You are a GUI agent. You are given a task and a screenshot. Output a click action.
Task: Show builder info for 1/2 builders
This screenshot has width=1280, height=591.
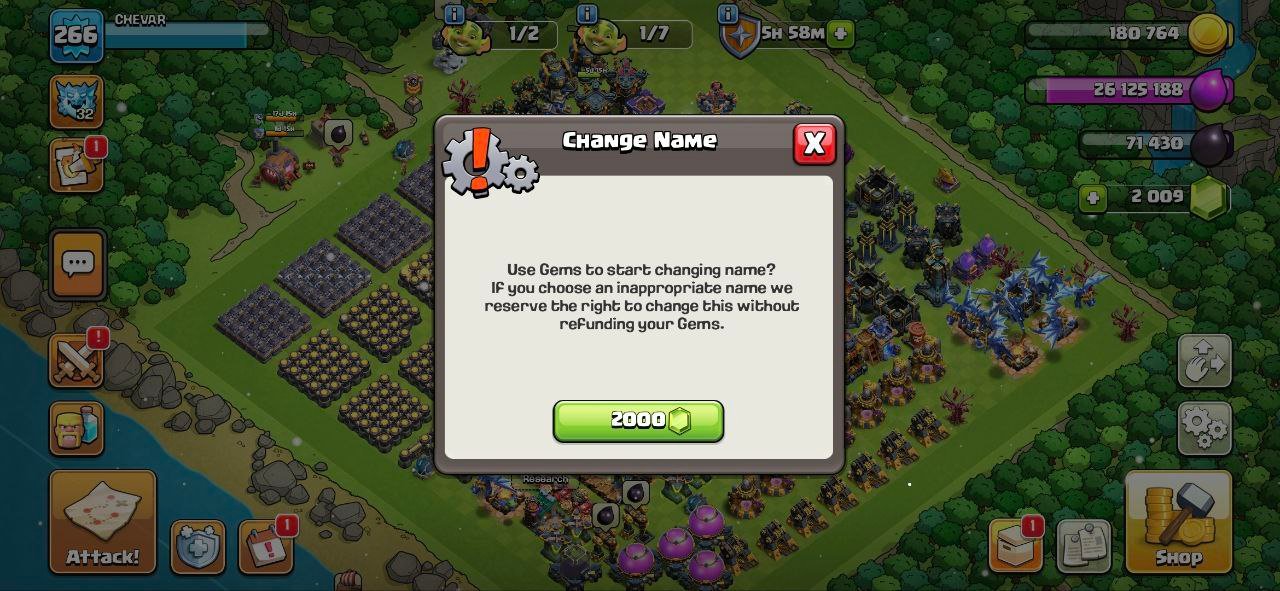pos(454,14)
